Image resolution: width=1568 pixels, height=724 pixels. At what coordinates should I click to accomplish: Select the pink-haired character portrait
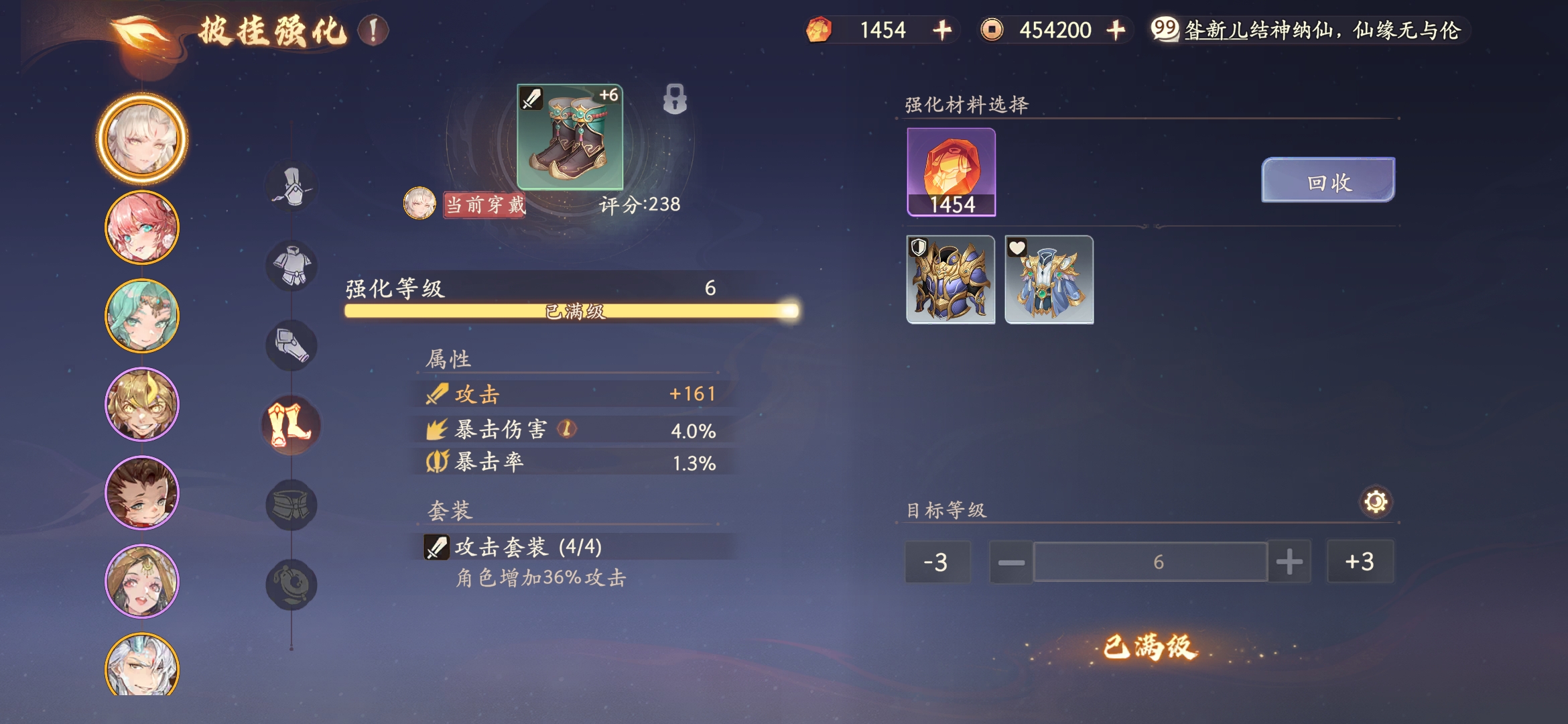[x=142, y=228]
